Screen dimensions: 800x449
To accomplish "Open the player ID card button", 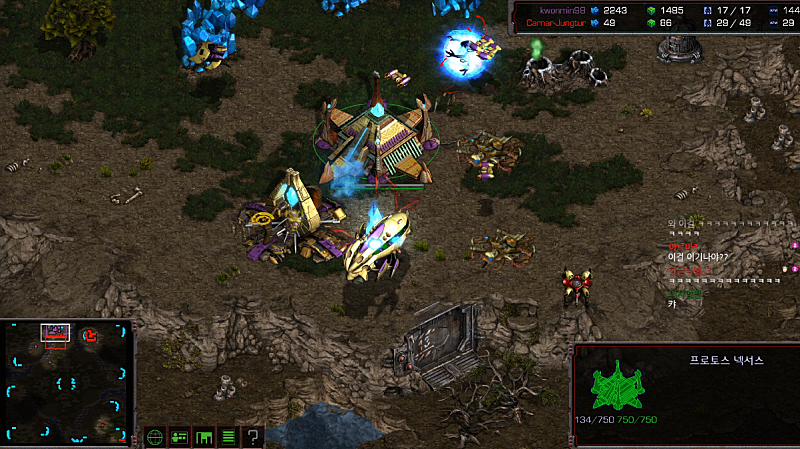I will tap(180, 436).
